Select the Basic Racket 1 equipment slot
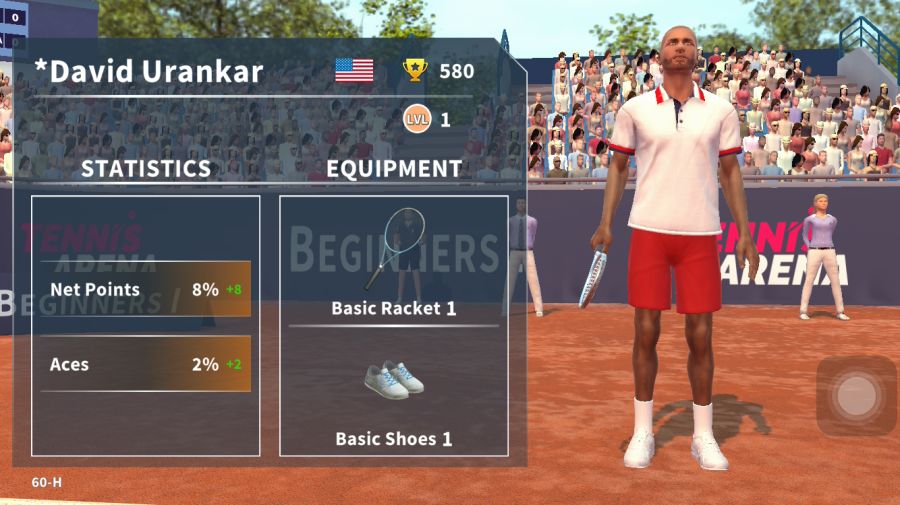 click(x=393, y=260)
